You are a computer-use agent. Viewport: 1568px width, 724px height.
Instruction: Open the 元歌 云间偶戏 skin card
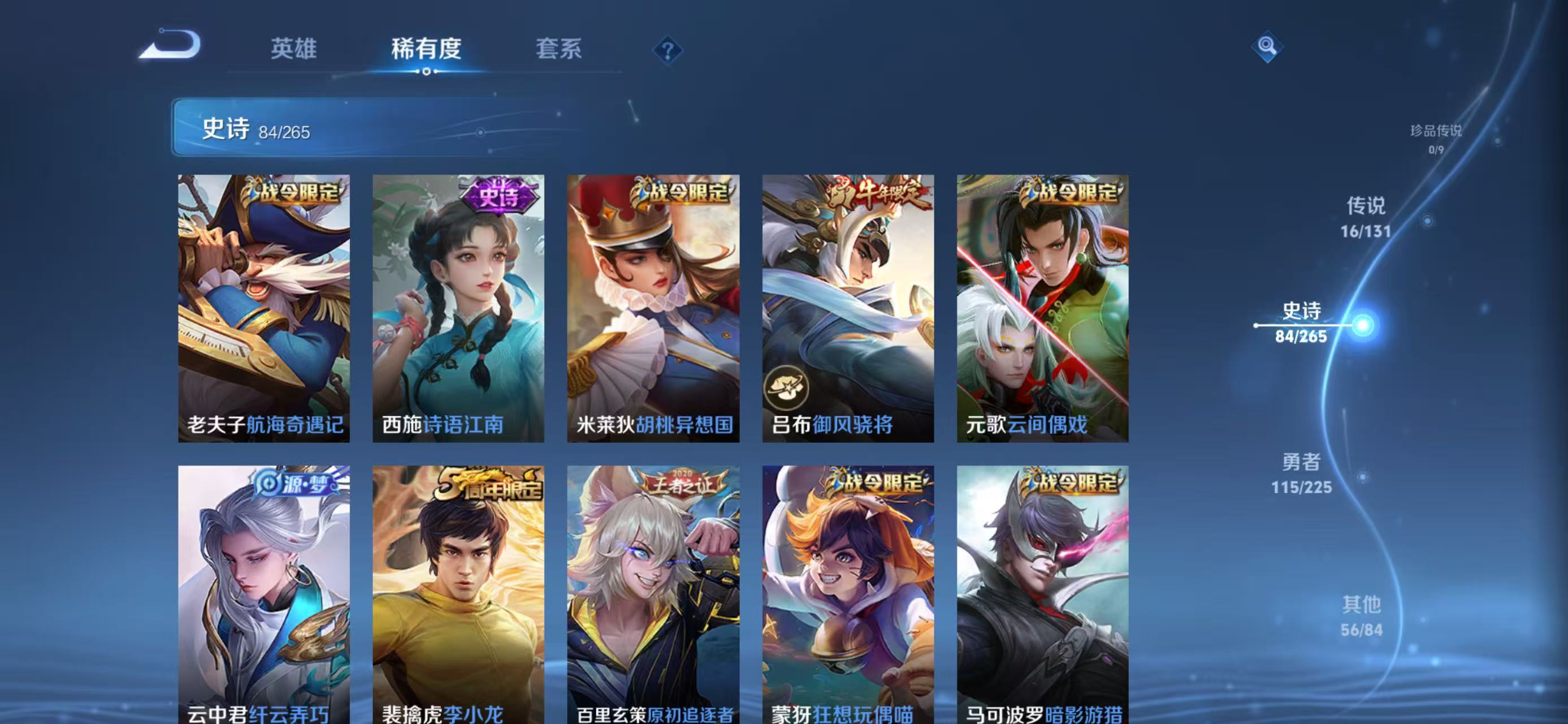click(x=1042, y=308)
